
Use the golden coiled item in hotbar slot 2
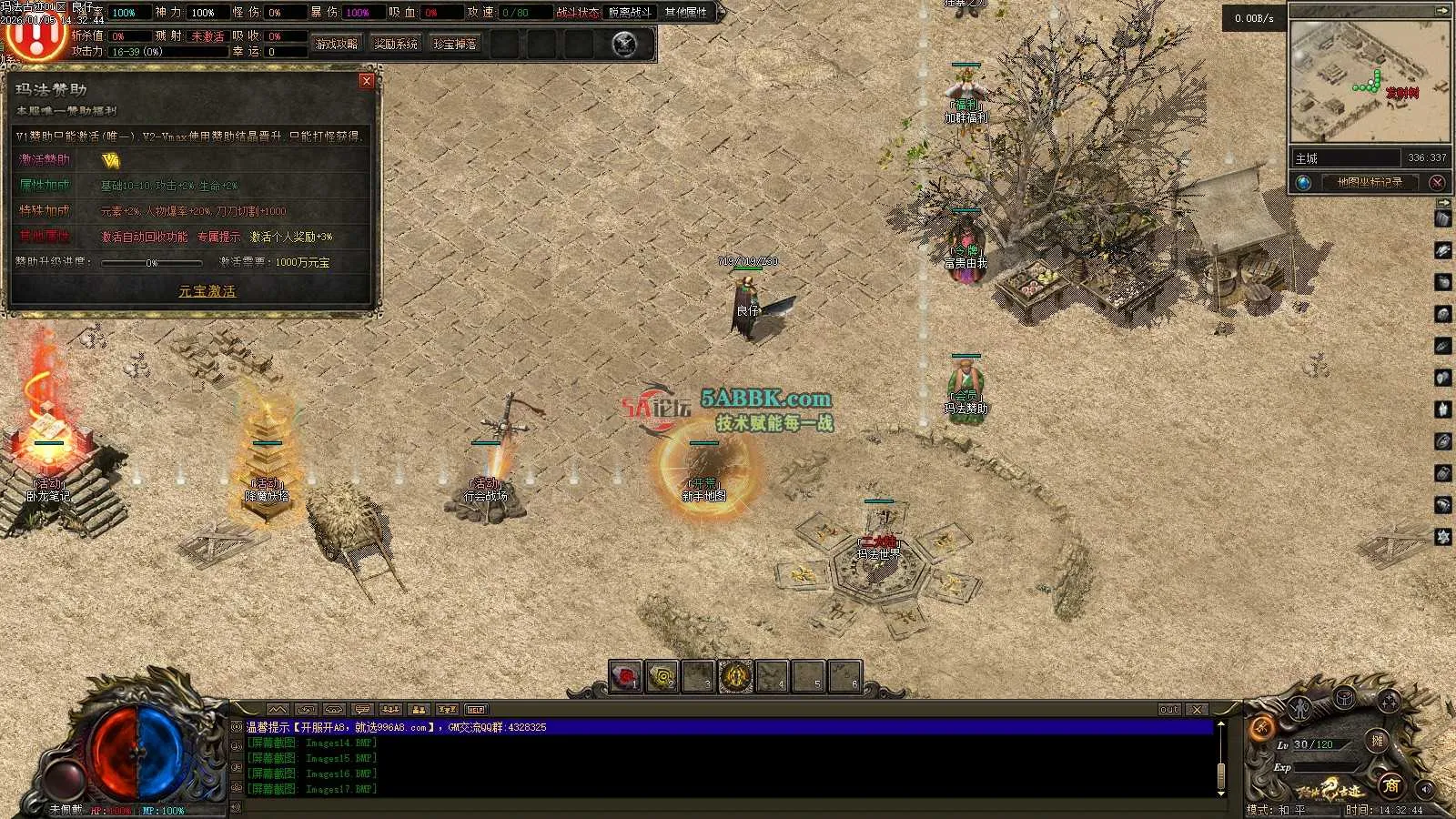point(662,677)
